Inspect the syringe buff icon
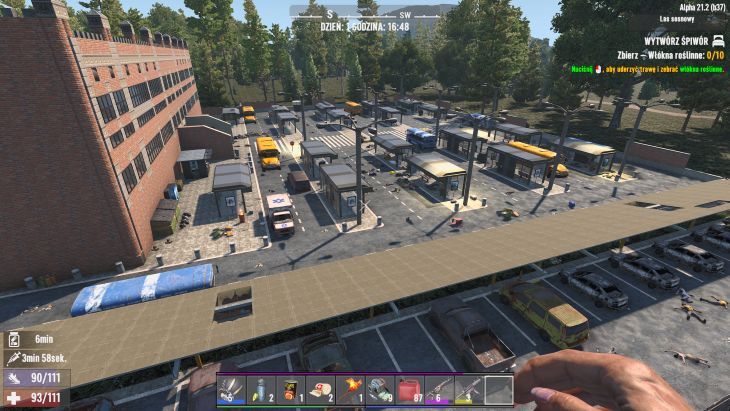The image size is (730, 411). coord(11,358)
